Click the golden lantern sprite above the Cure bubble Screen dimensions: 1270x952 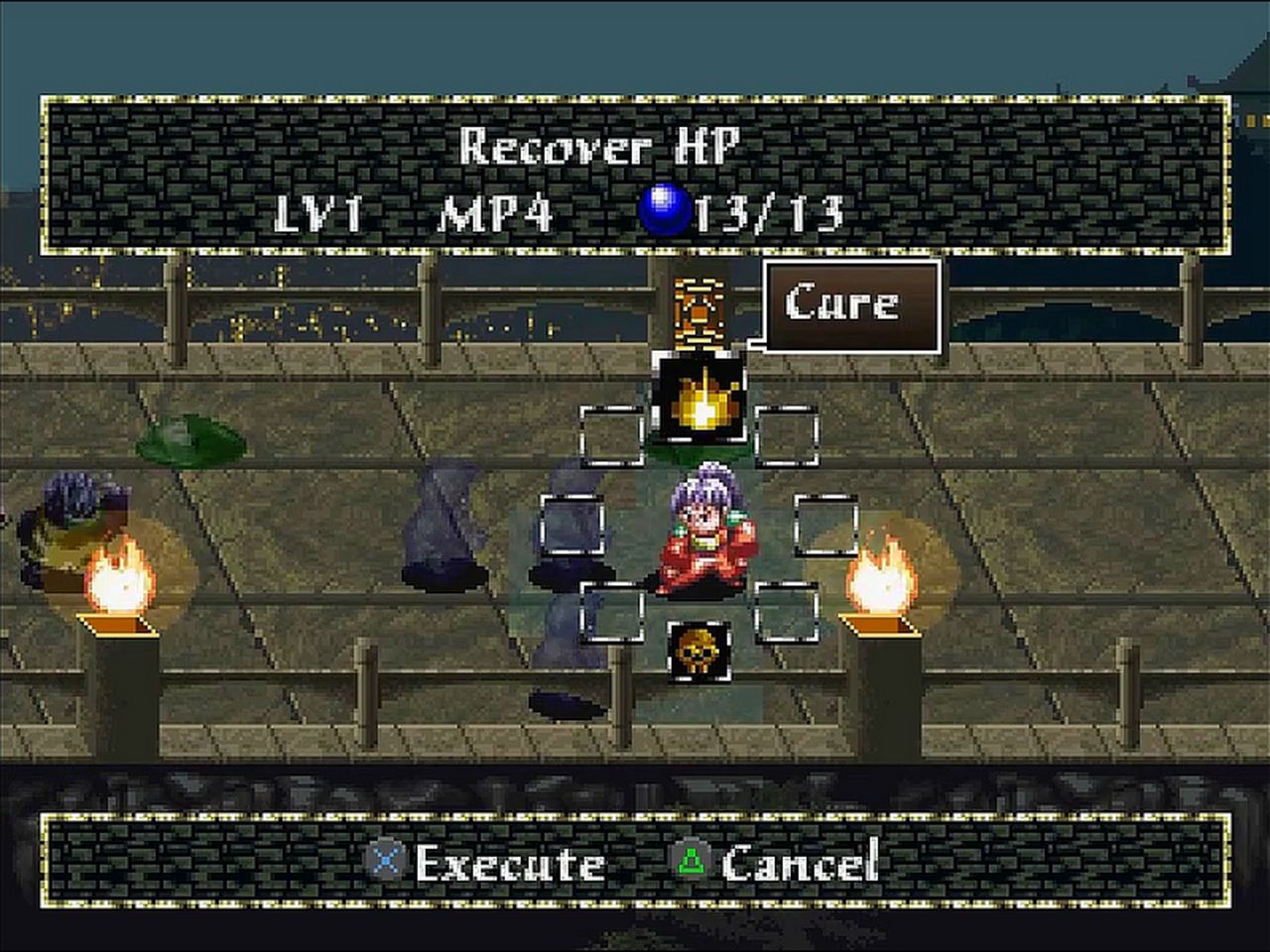tap(699, 312)
